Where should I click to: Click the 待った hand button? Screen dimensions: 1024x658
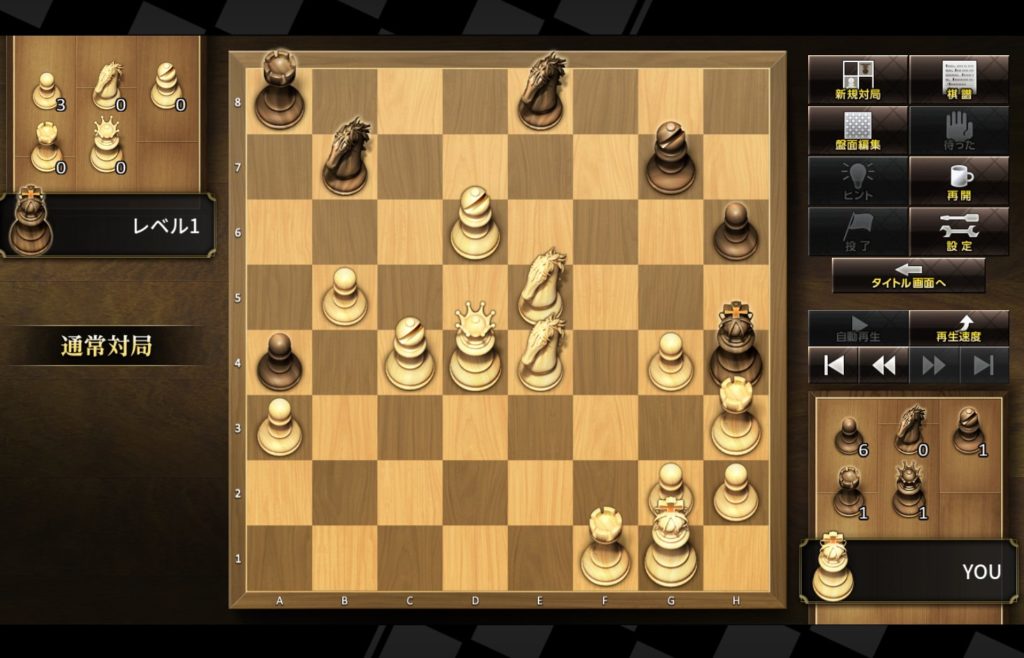pyautogui.click(x=959, y=130)
